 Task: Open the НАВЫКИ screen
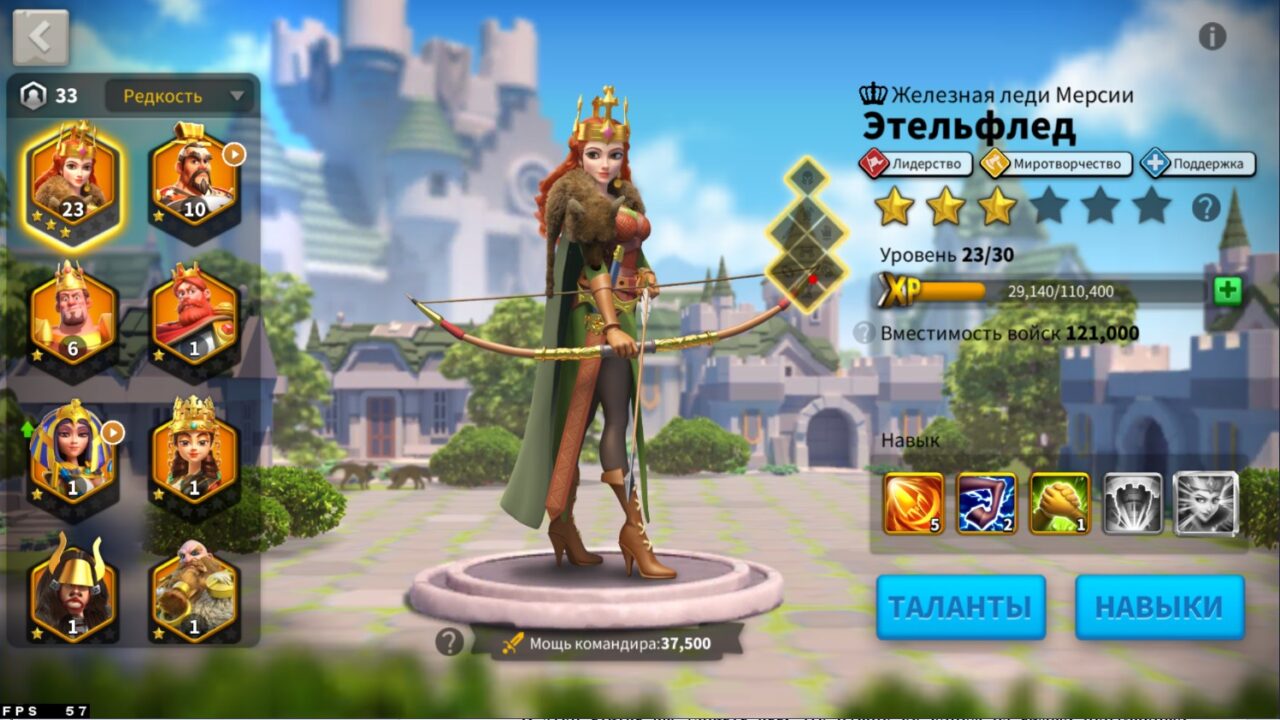(1159, 606)
